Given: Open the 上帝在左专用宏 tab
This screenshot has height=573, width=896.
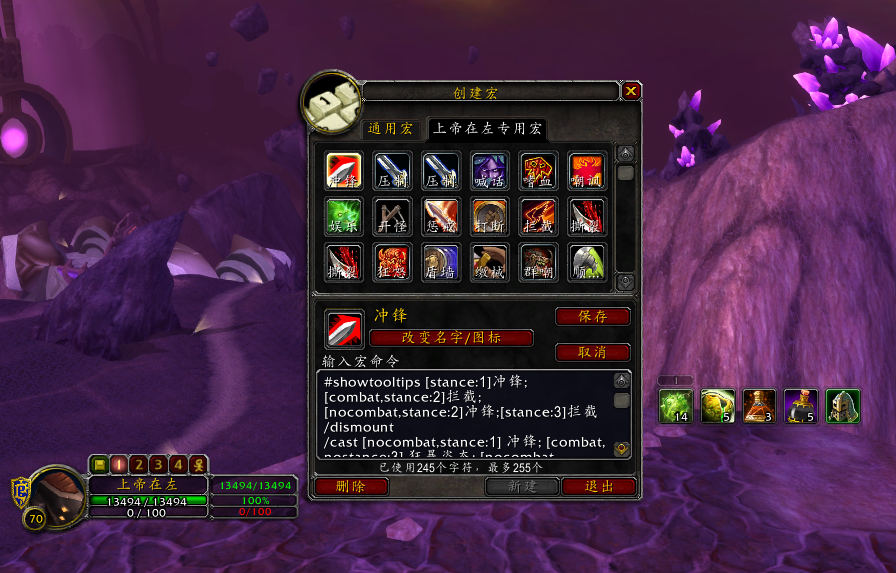Looking at the screenshot, I should coord(487,129).
